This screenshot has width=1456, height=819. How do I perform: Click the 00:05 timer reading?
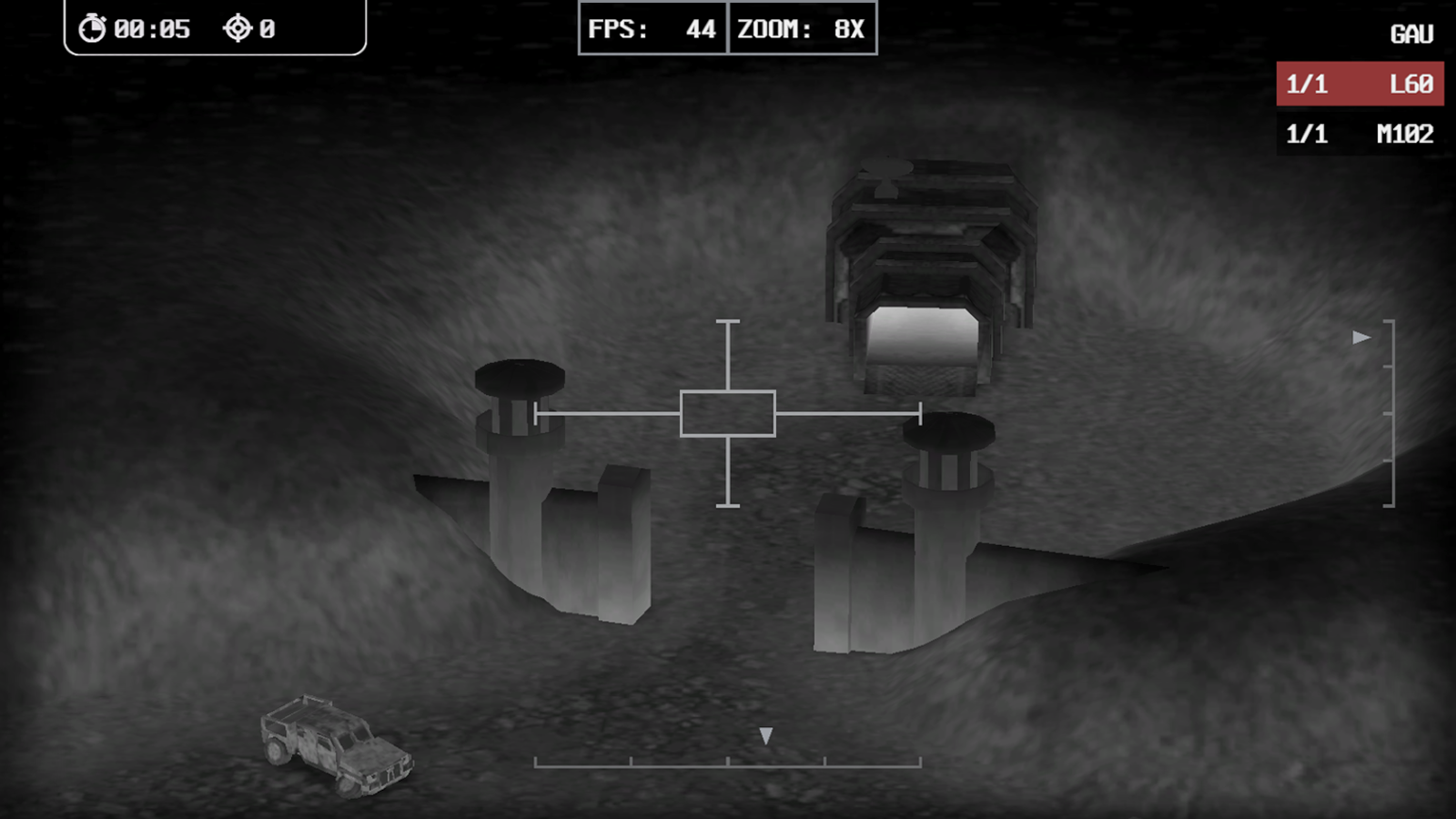[153, 27]
